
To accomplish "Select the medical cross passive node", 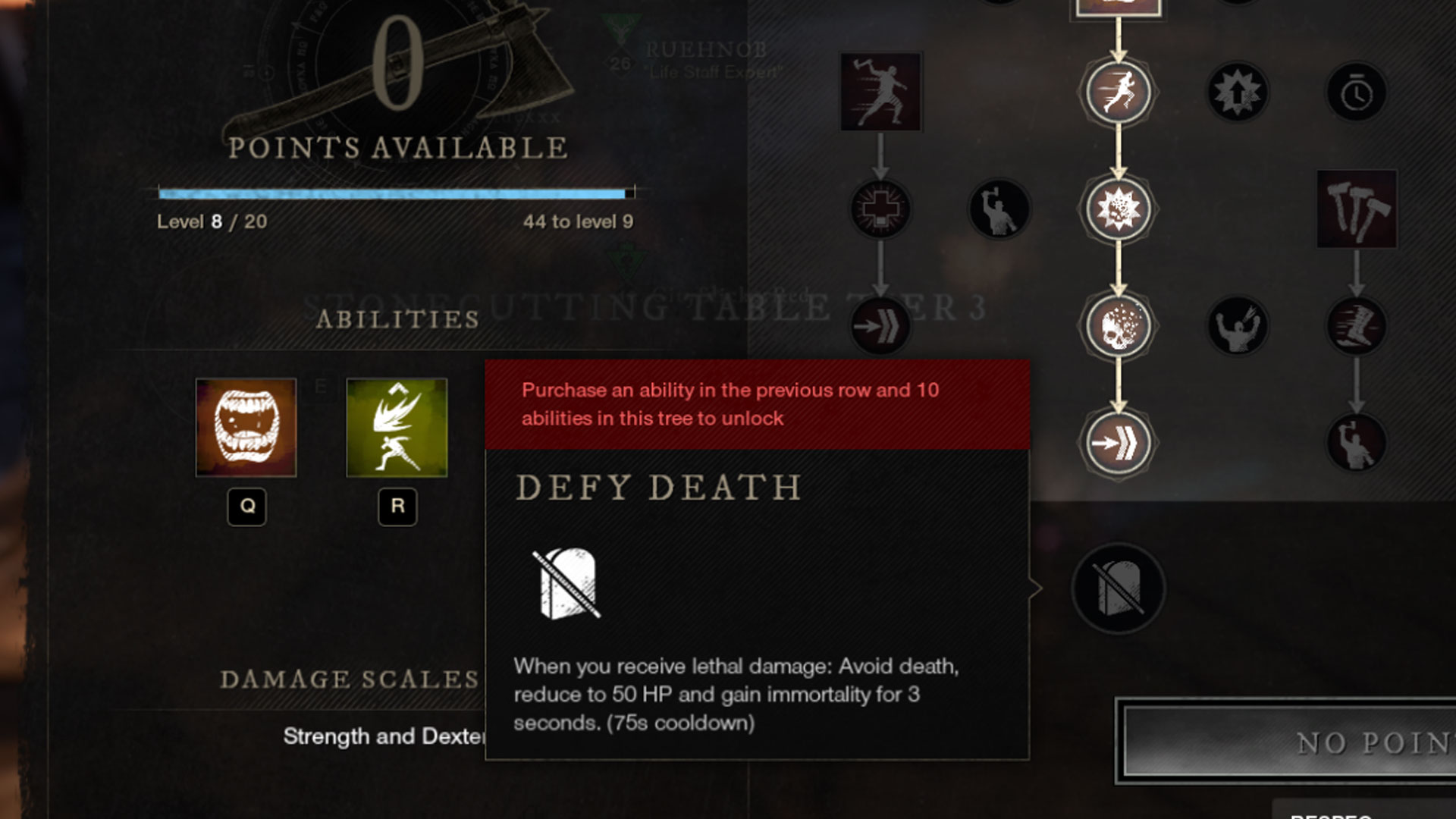I will pyautogui.click(x=880, y=209).
